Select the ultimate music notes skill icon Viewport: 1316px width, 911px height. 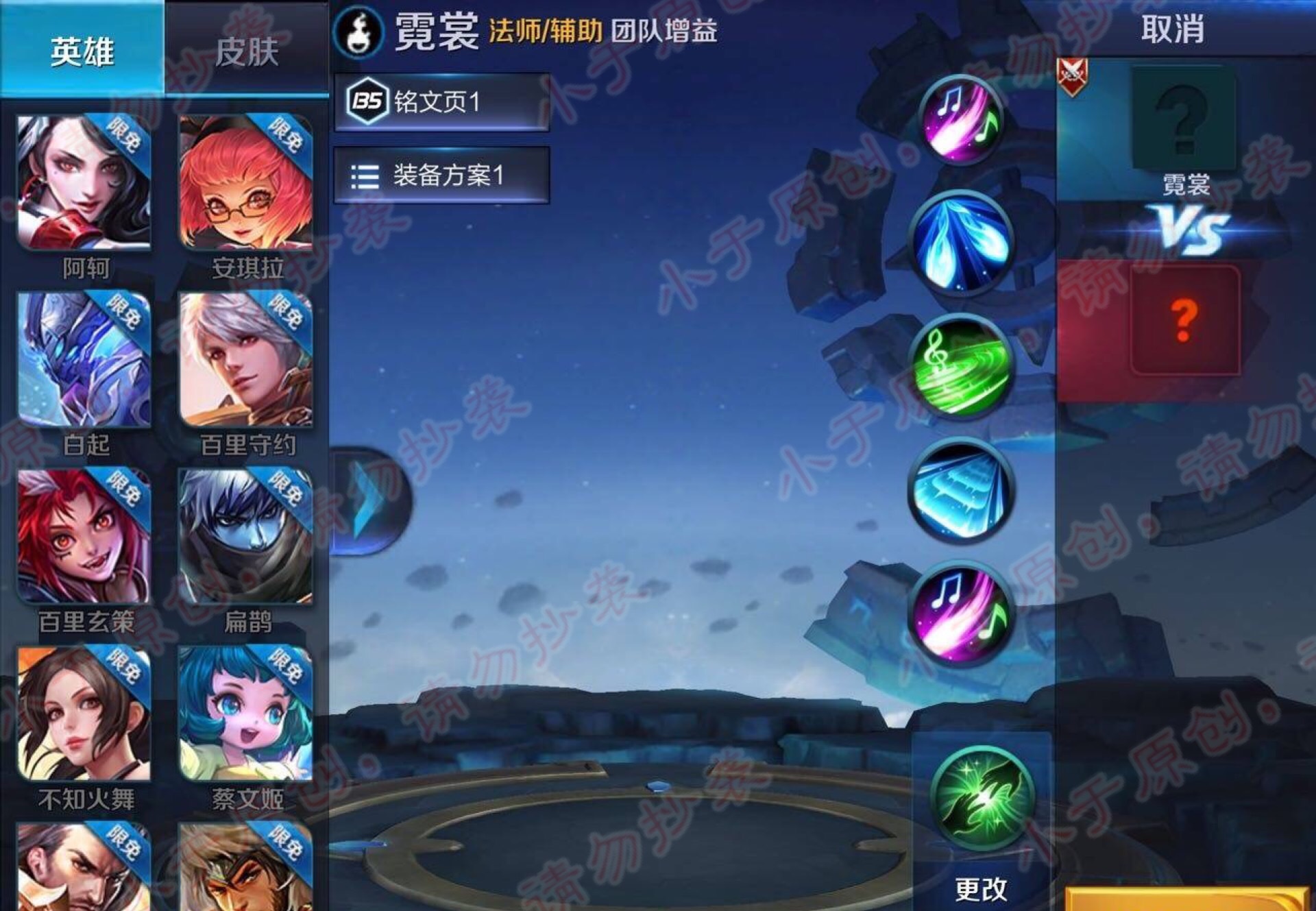960,614
